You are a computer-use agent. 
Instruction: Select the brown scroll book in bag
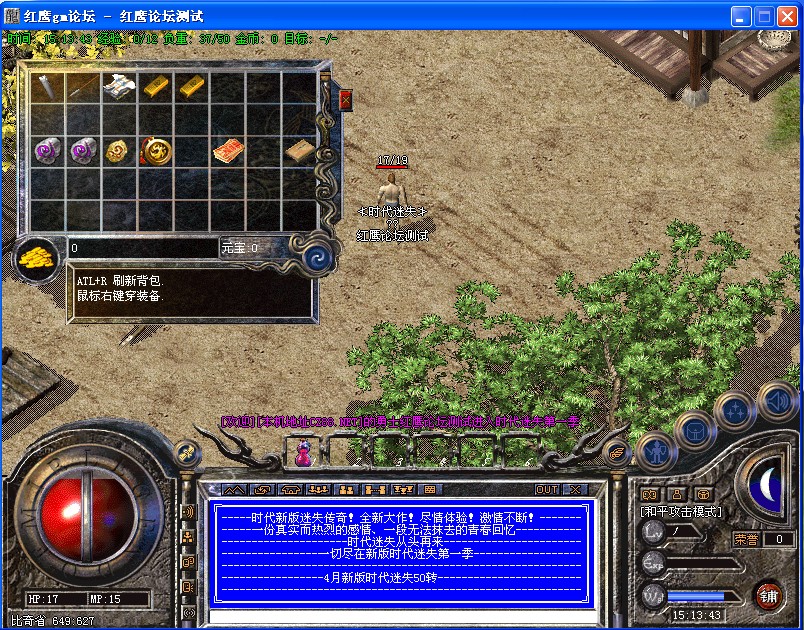coord(299,150)
